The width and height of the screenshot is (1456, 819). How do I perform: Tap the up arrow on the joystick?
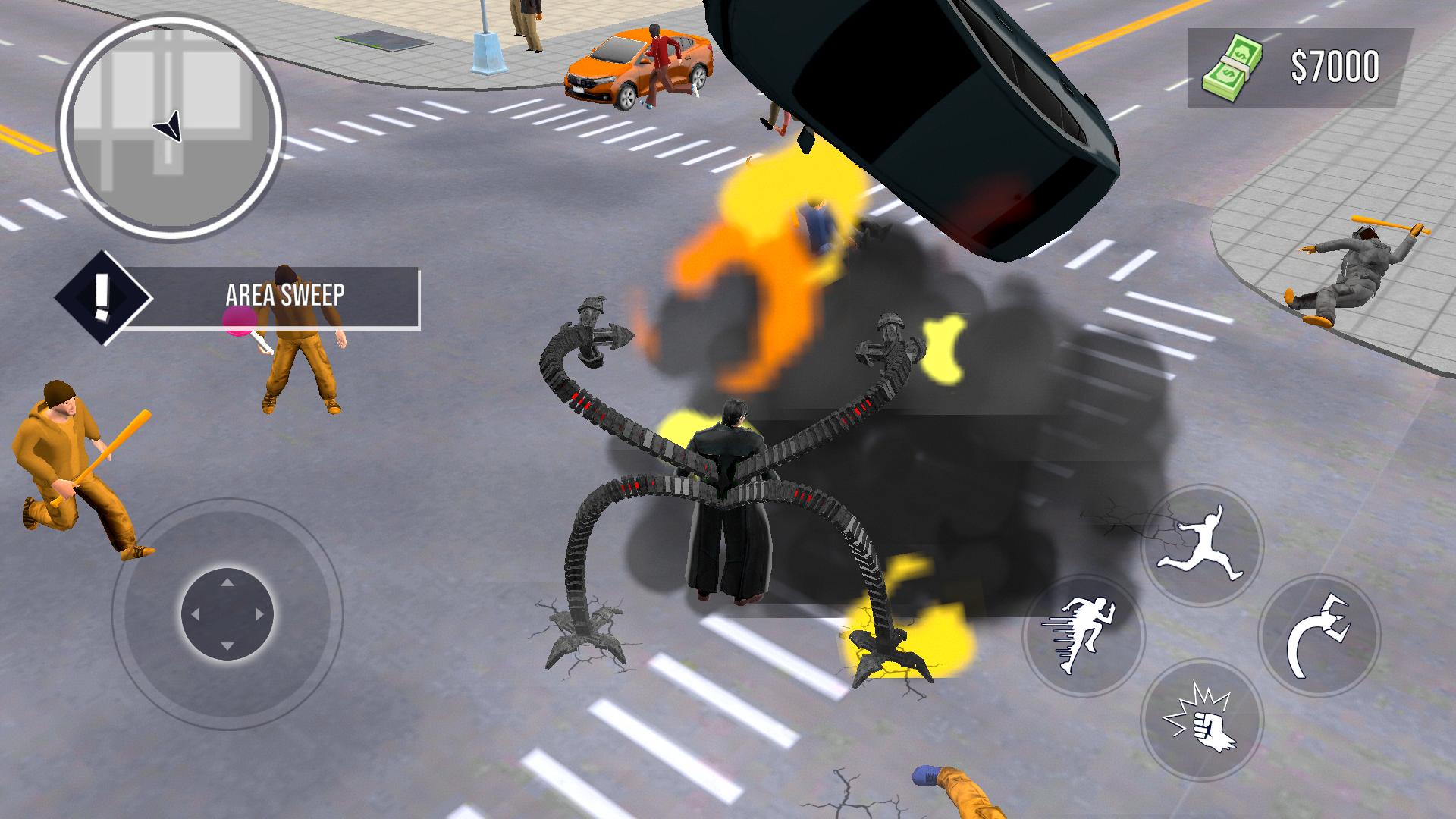point(227,584)
